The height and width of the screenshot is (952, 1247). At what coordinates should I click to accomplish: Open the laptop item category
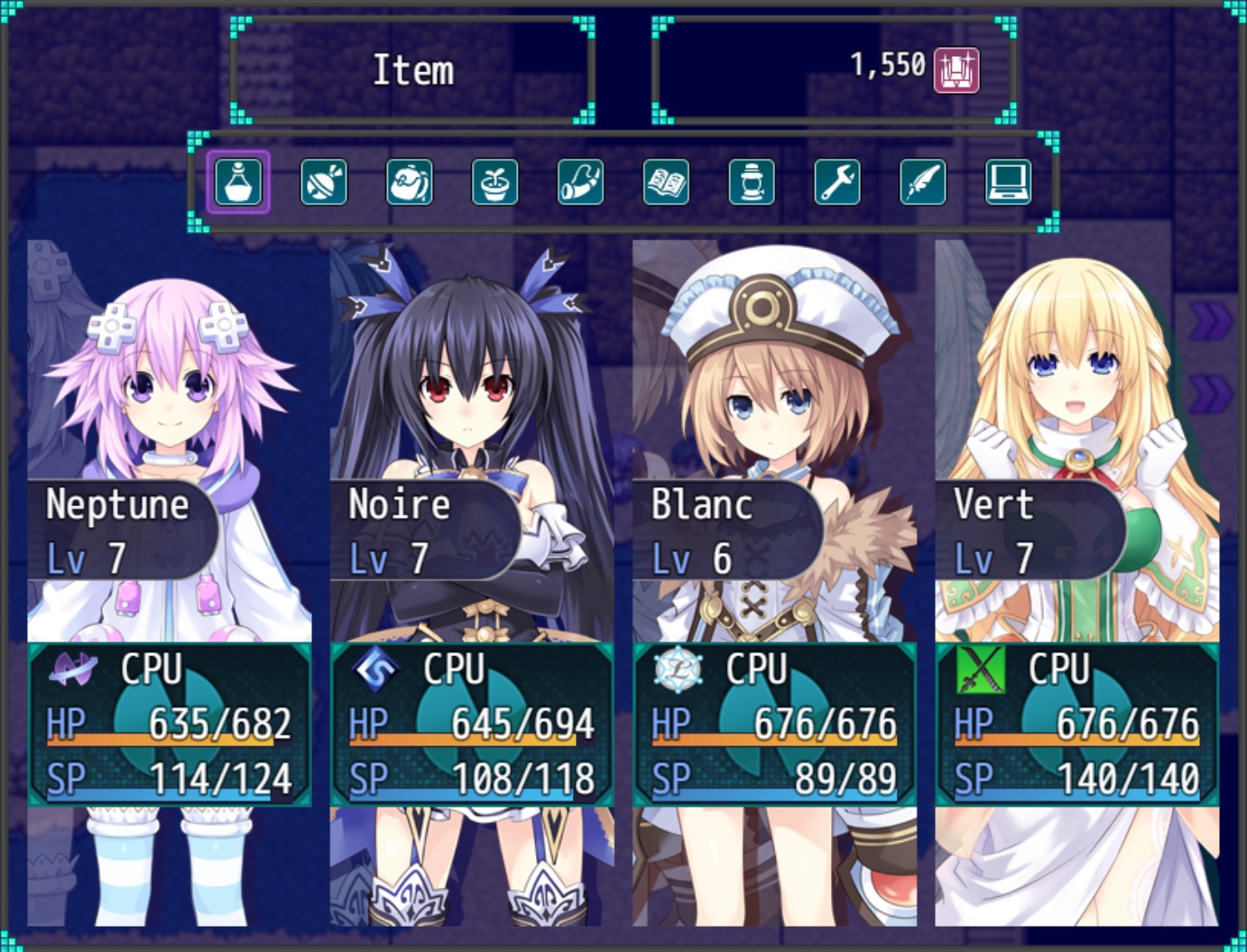tap(1008, 182)
